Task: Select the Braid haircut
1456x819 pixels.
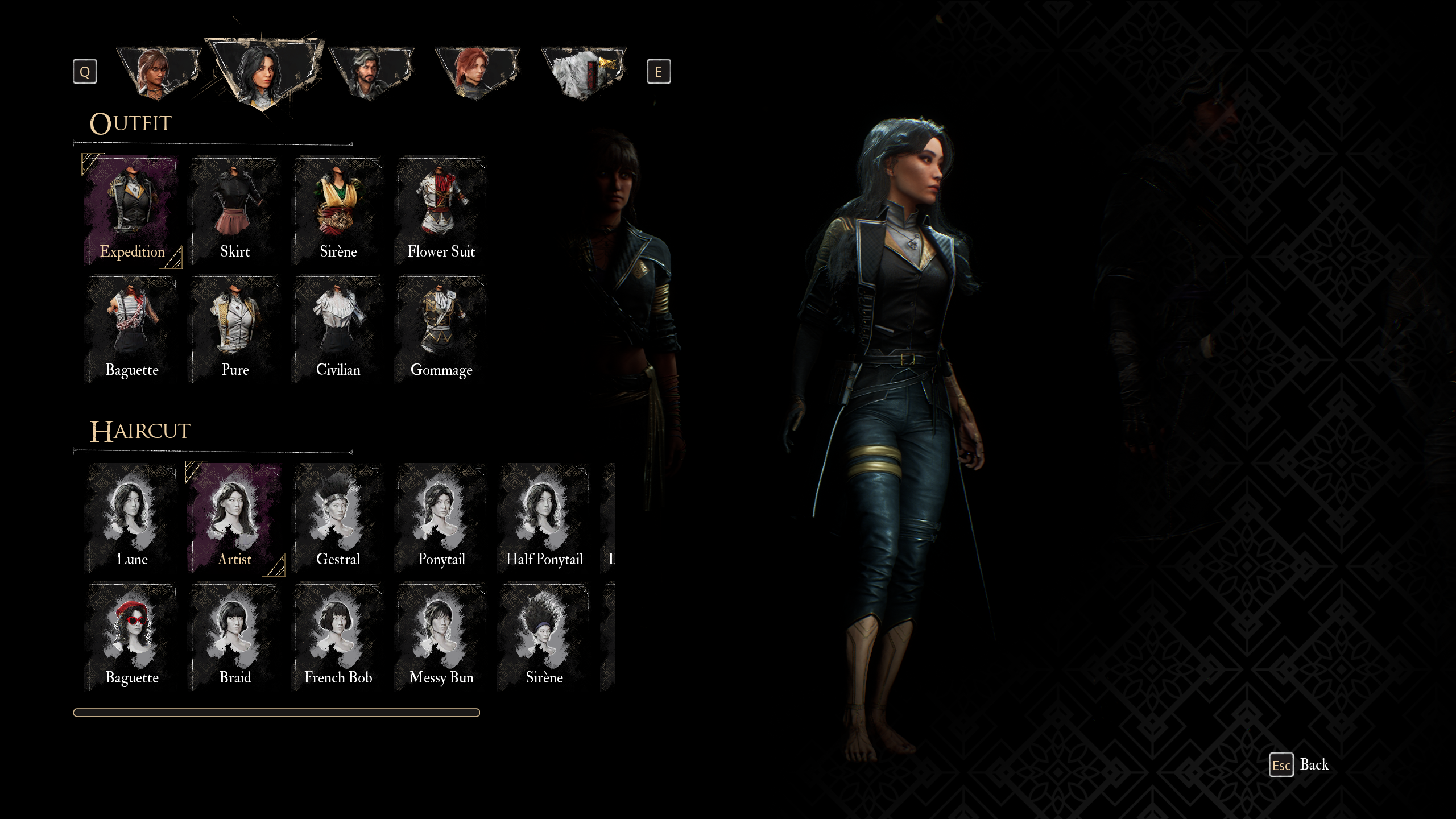Action: point(235,636)
